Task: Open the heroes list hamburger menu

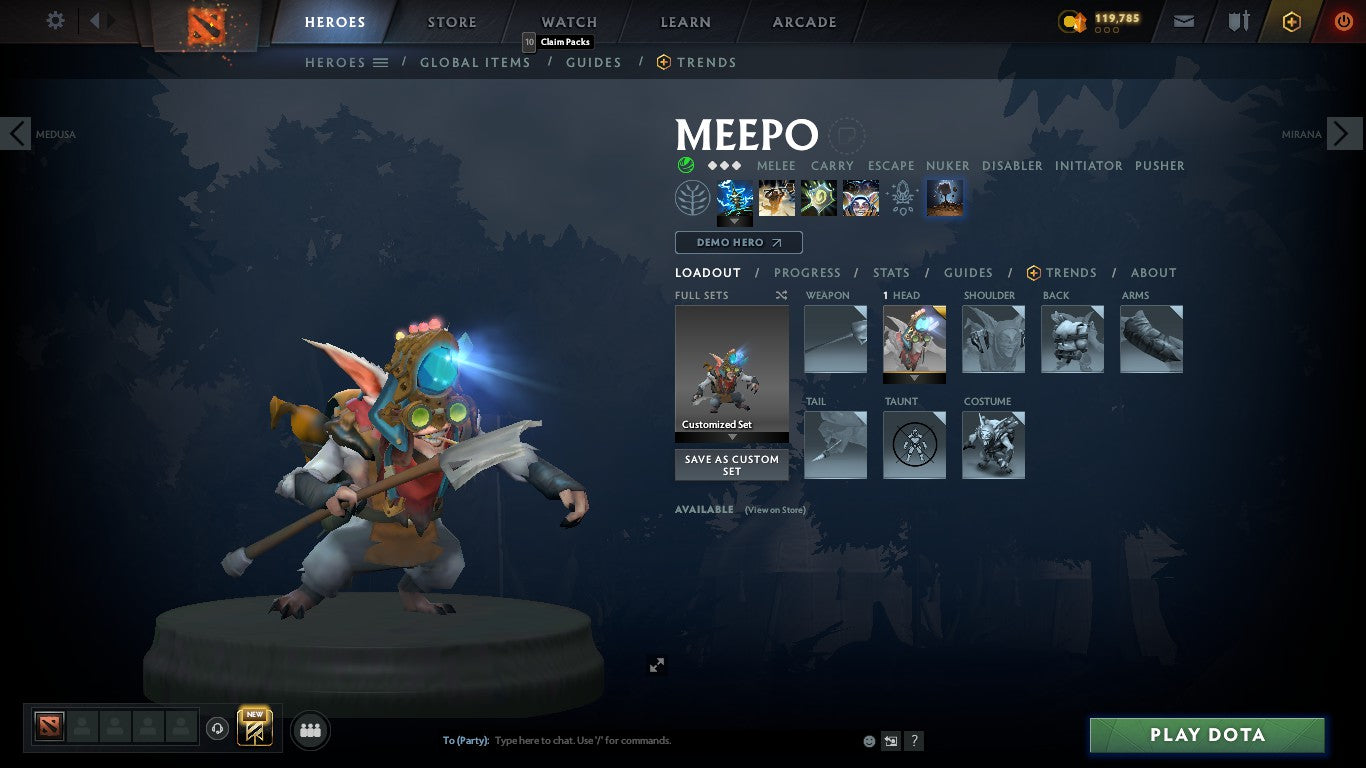Action: (x=381, y=62)
